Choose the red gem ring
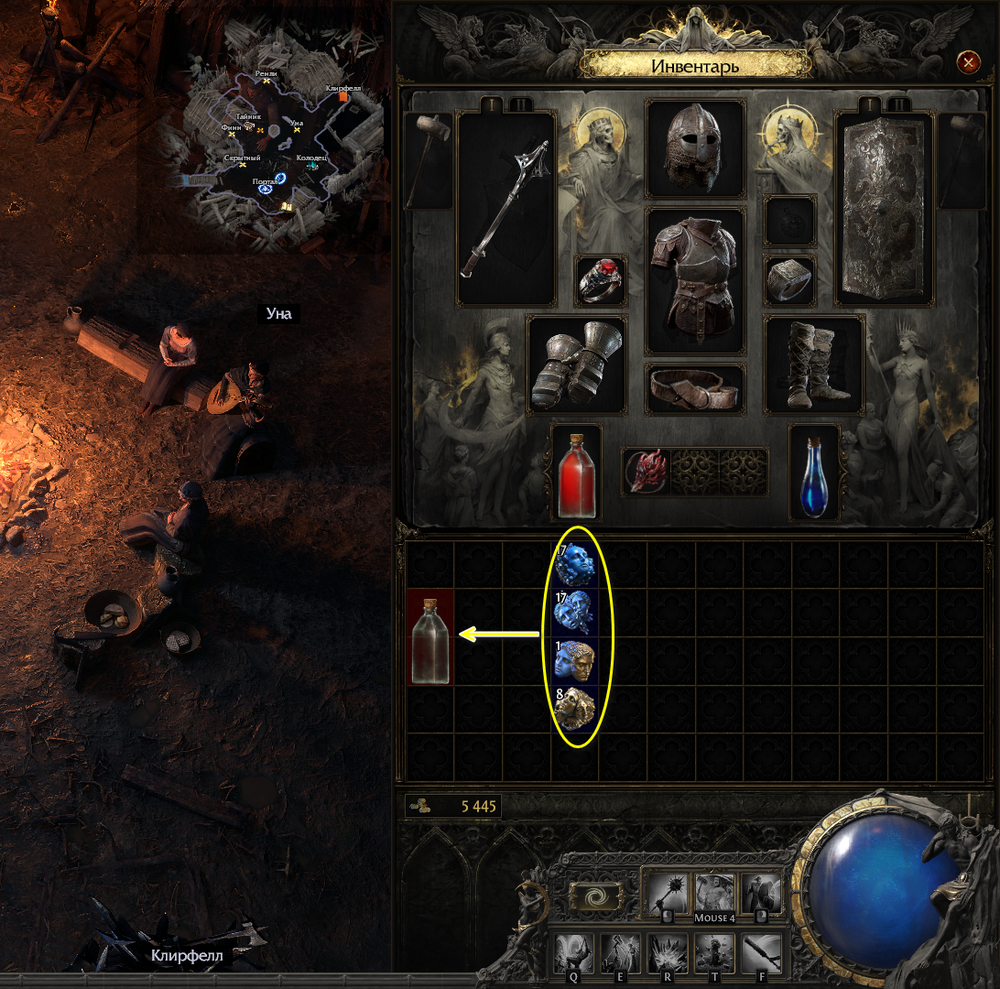This screenshot has width=1000, height=989. tap(602, 281)
